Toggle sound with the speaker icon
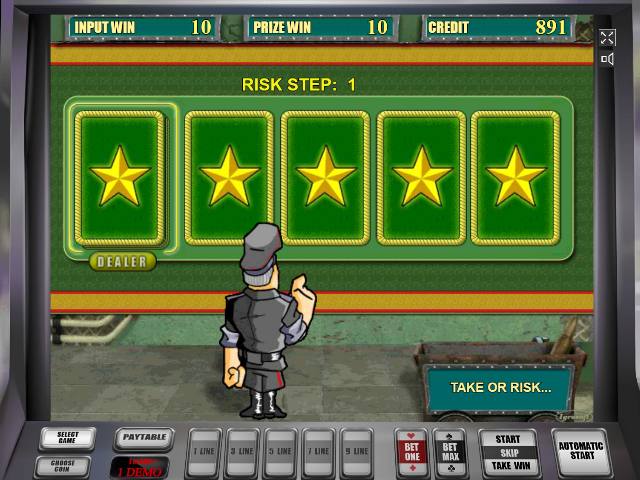 tap(607, 59)
